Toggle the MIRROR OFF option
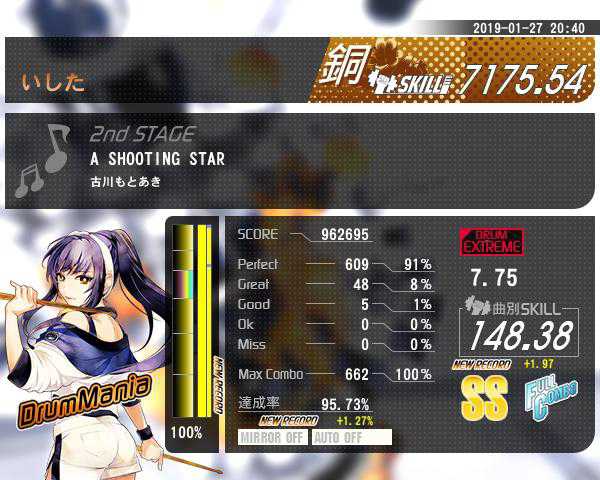Screen dimensions: 600x480 (273, 437)
